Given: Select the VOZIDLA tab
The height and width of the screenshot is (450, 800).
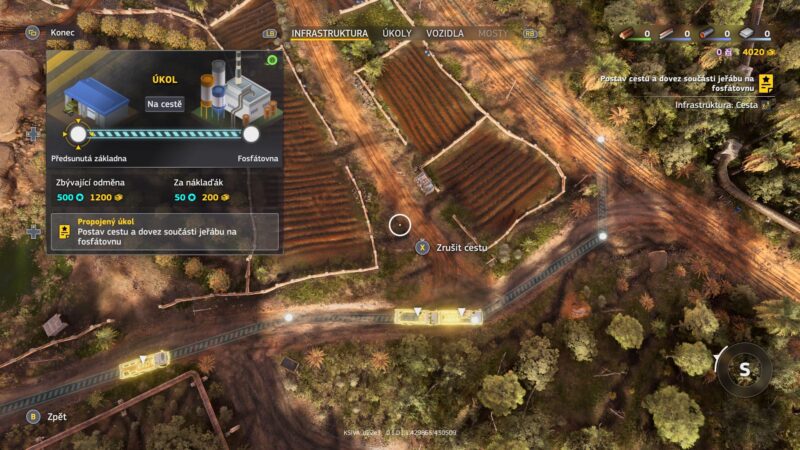Looking at the screenshot, I should coord(445,33).
